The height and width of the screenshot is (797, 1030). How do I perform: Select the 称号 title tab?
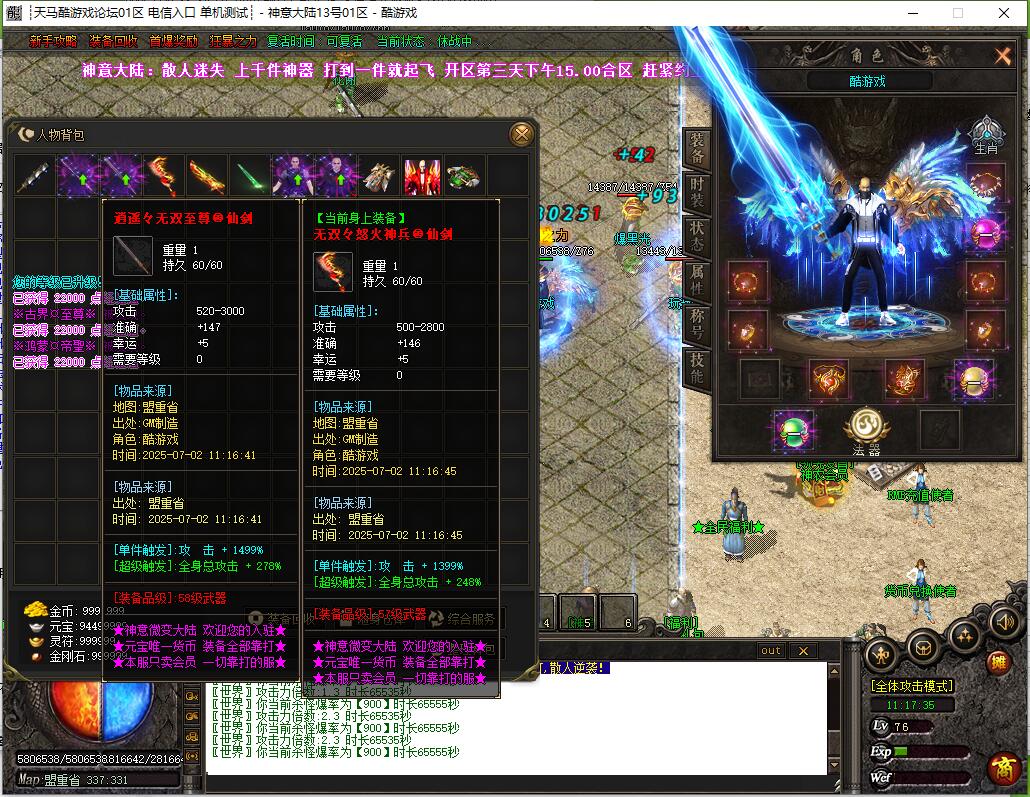[x=697, y=324]
